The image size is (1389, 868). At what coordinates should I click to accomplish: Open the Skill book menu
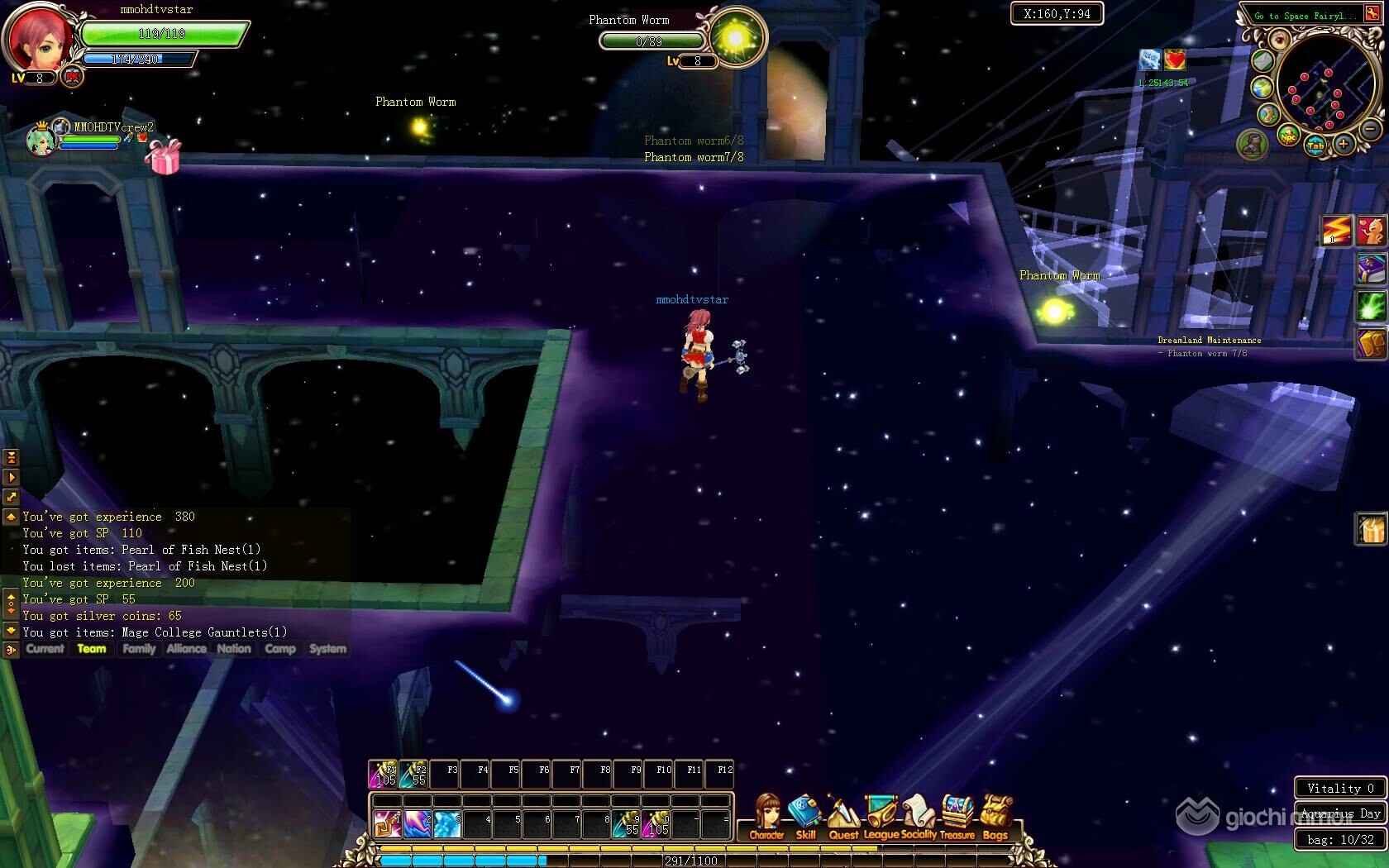804,818
